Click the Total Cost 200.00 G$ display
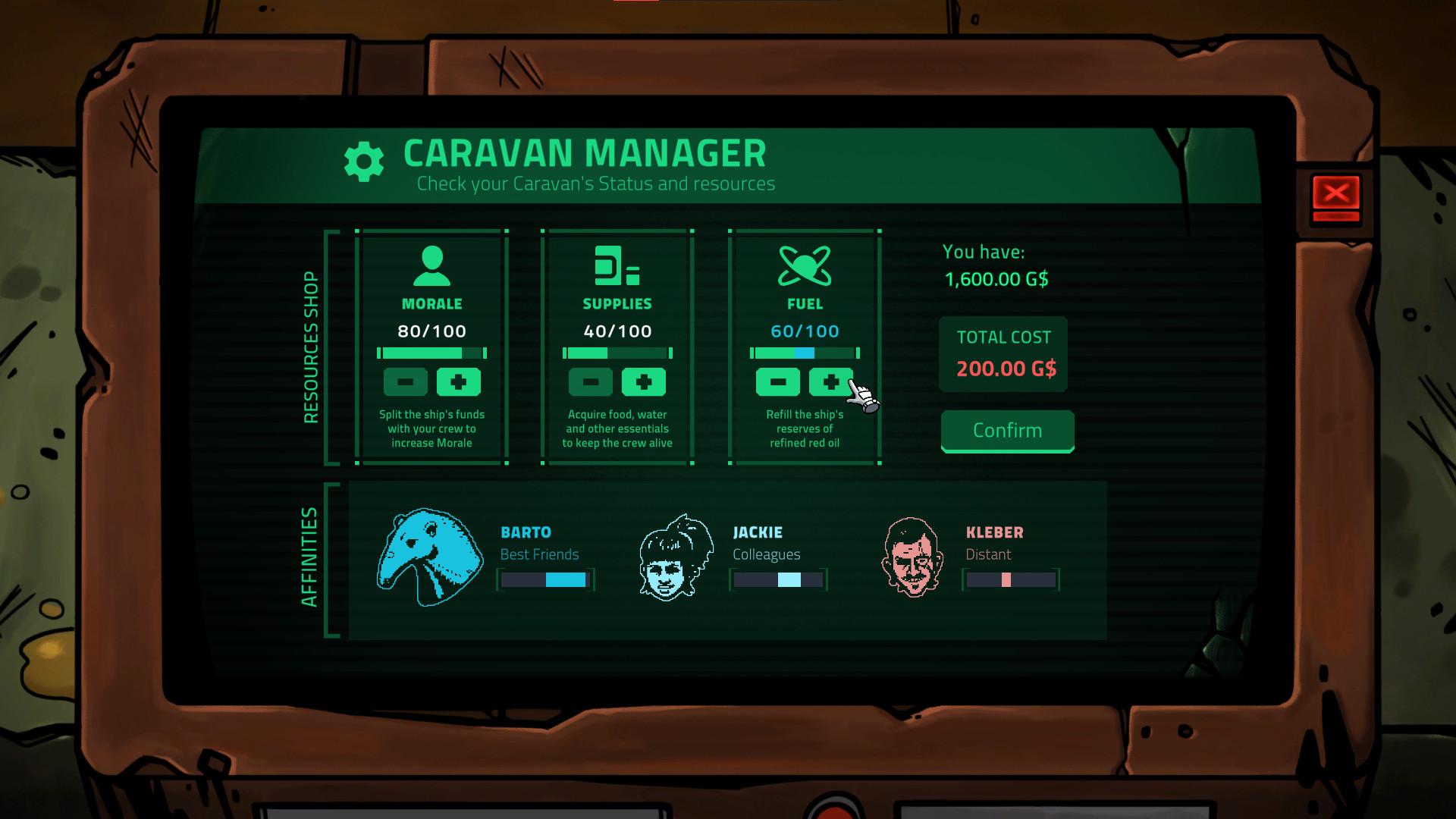Screen dimensions: 1456x819 tap(1003, 354)
